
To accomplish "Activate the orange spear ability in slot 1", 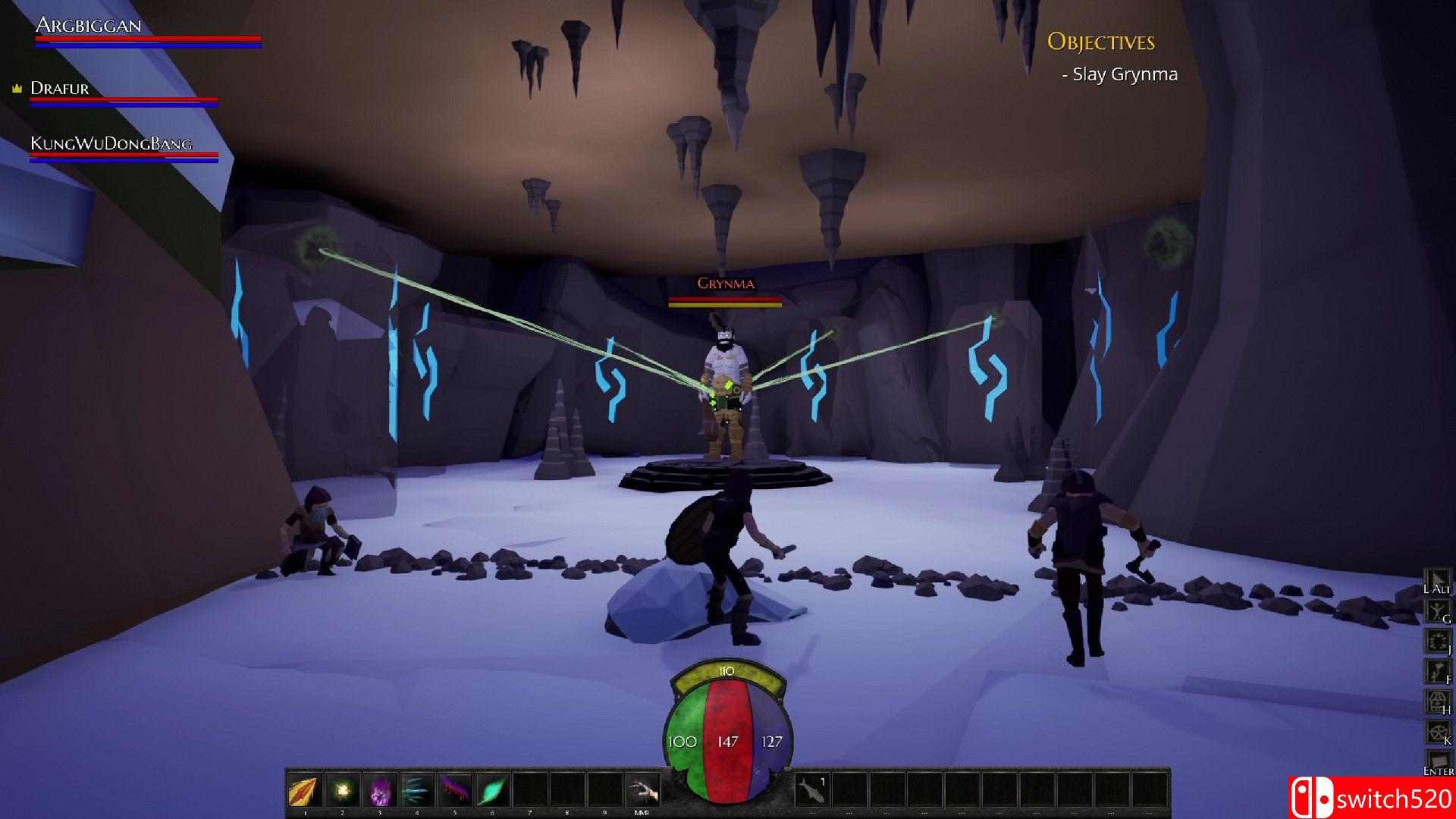I will [x=306, y=792].
